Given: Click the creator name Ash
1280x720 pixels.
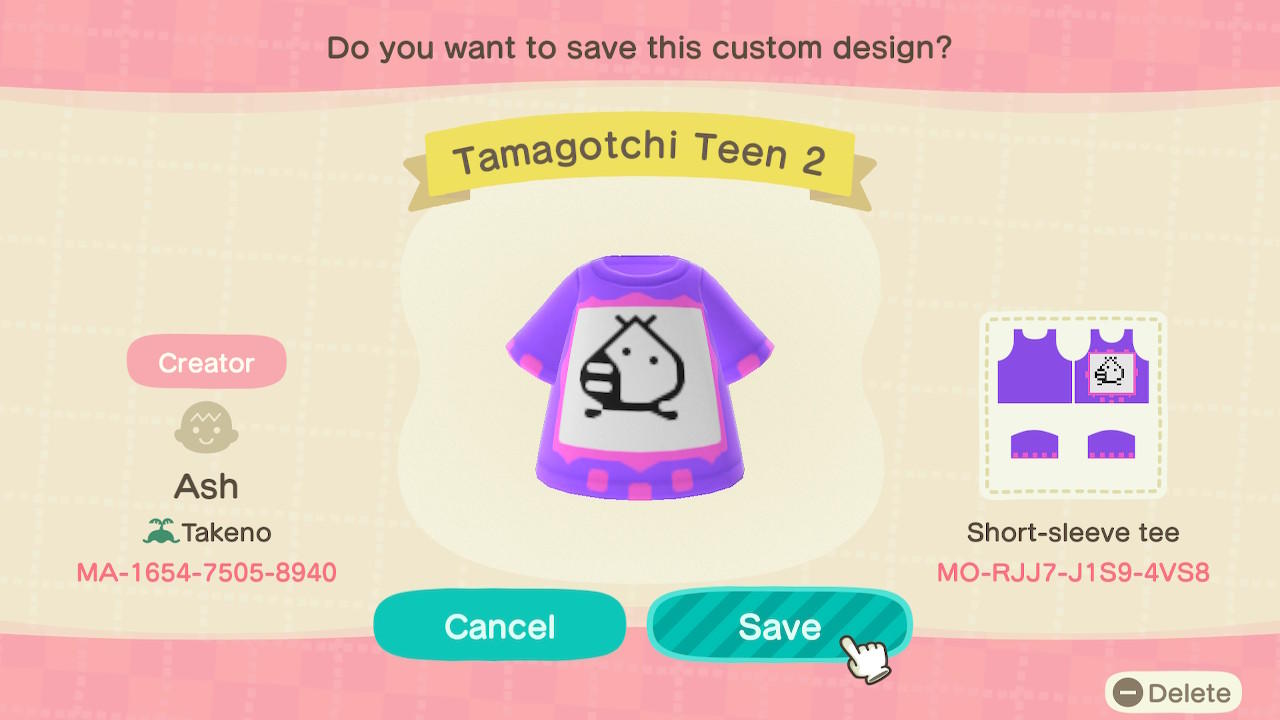Looking at the screenshot, I should pyautogui.click(x=206, y=485).
